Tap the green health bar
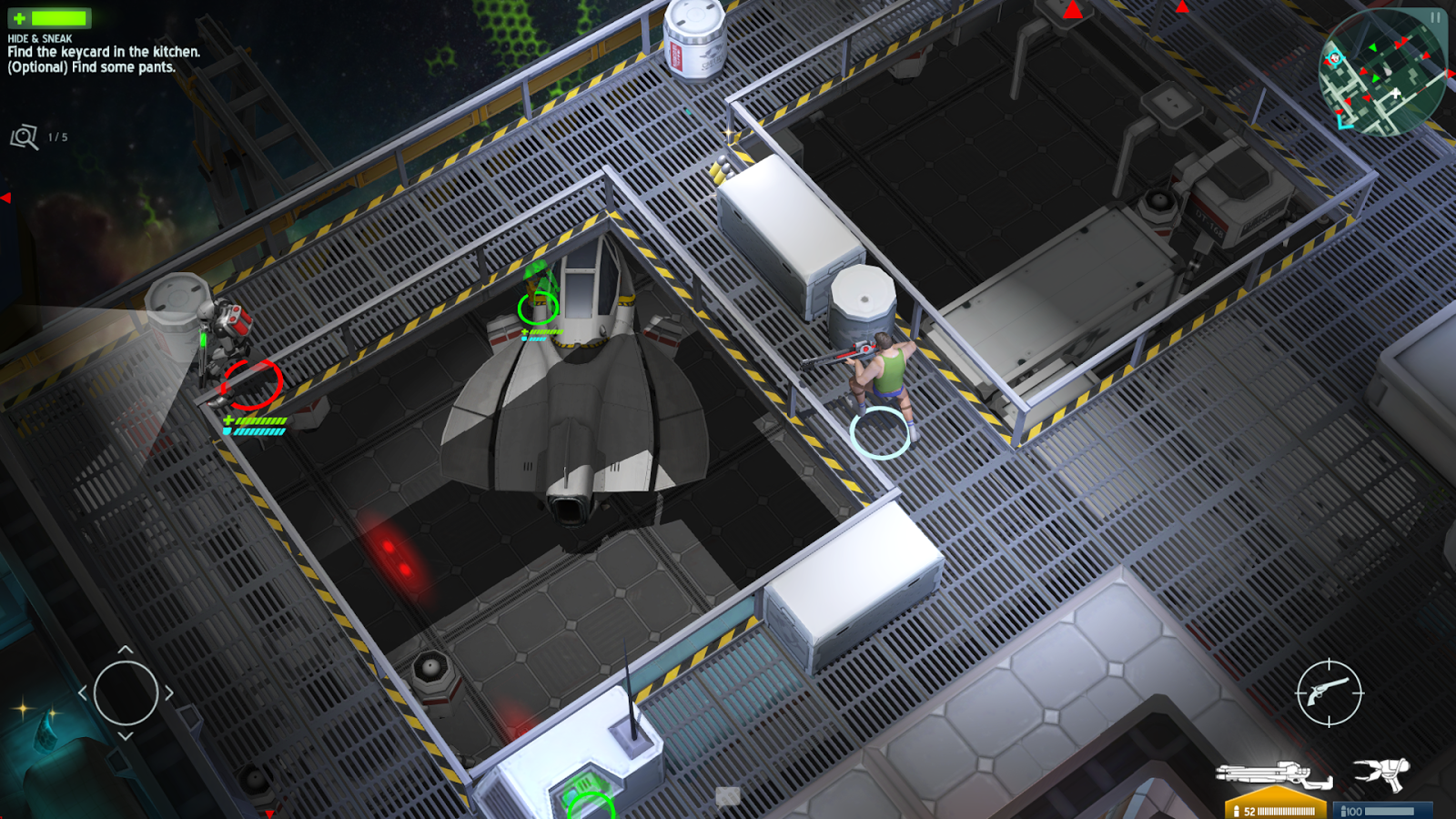 tap(59, 18)
